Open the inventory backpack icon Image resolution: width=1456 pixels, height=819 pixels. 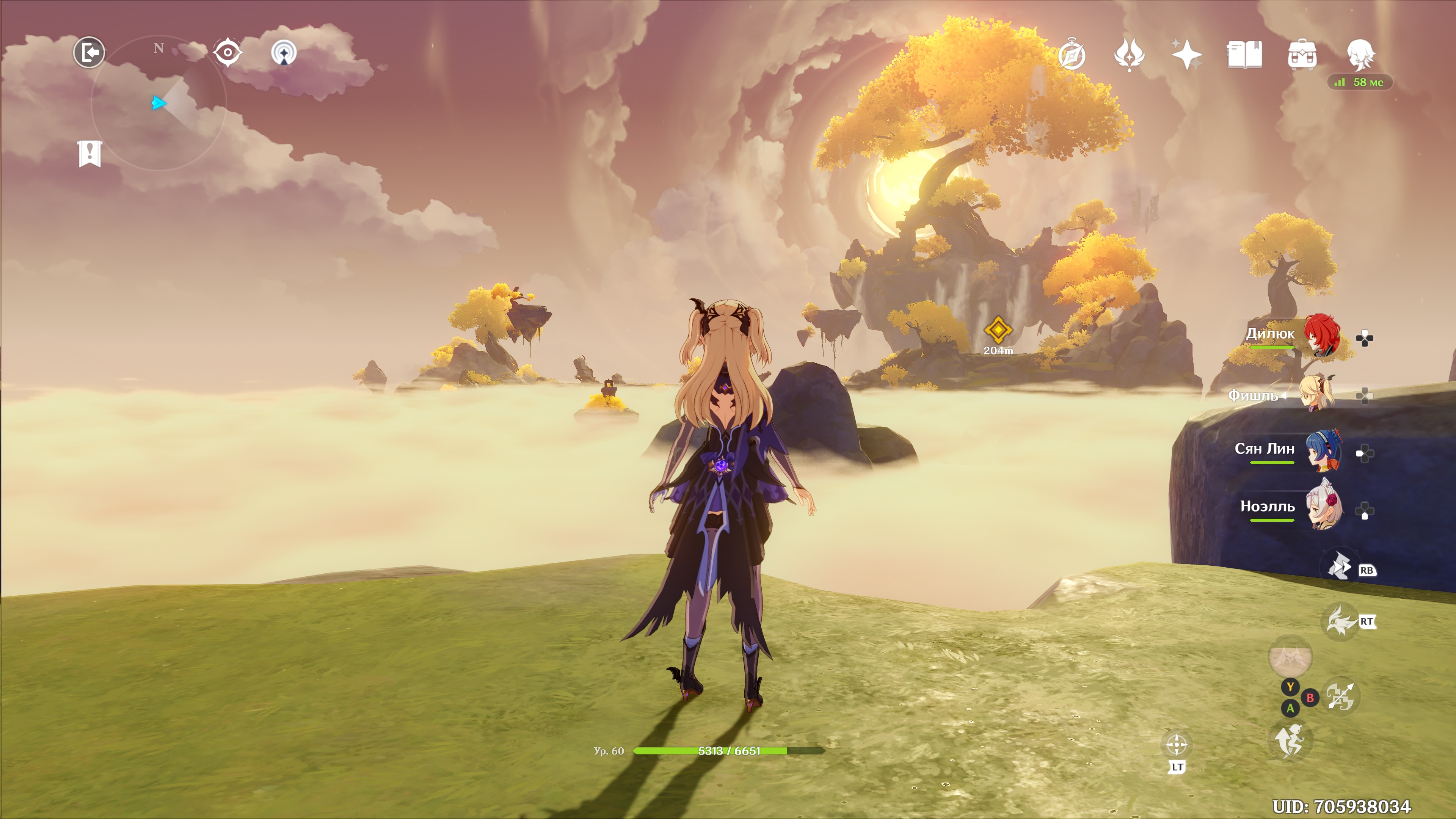tap(1302, 55)
